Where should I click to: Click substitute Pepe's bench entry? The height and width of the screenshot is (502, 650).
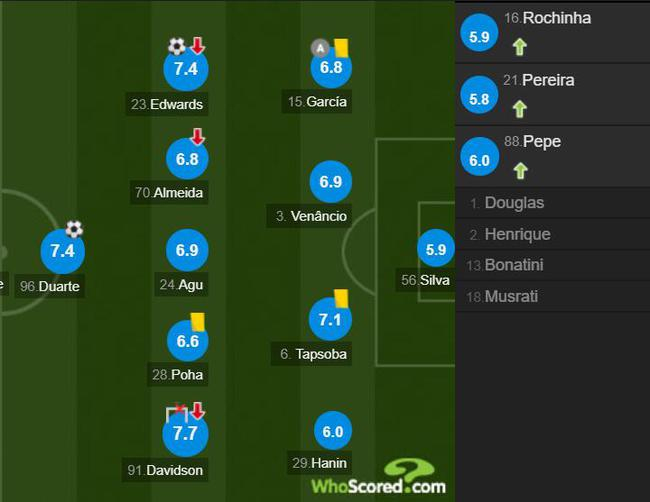(x=552, y=155)
